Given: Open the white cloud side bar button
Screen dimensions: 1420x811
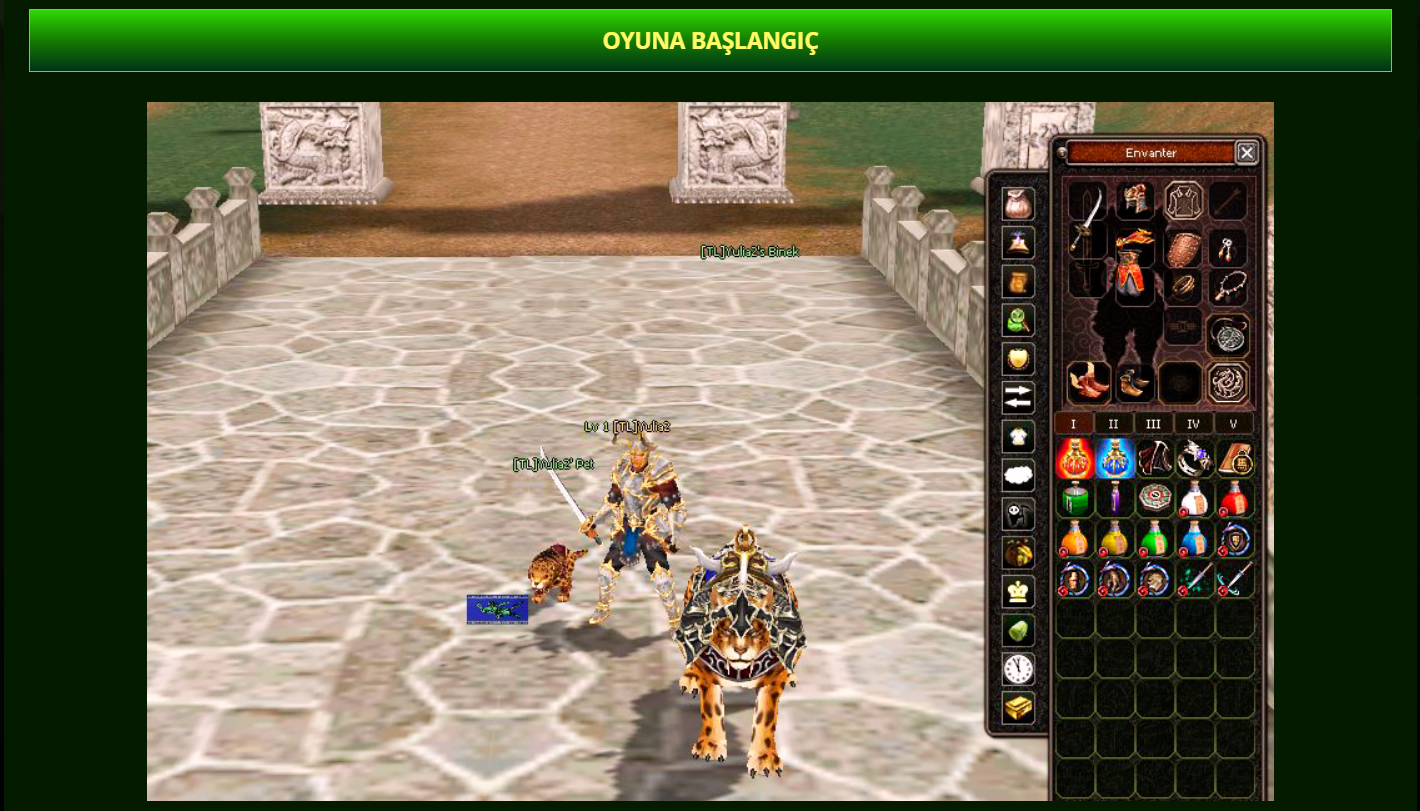Looking at the screenshot, I should [x=1018, y=475].
